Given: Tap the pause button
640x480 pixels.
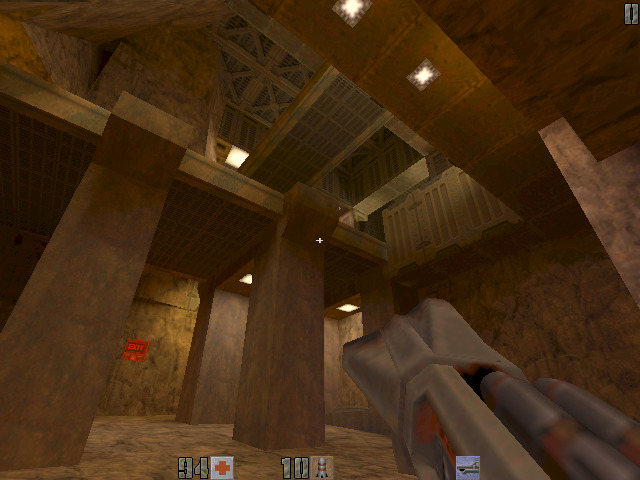Looking at the screenshot, I should point(629,13).
